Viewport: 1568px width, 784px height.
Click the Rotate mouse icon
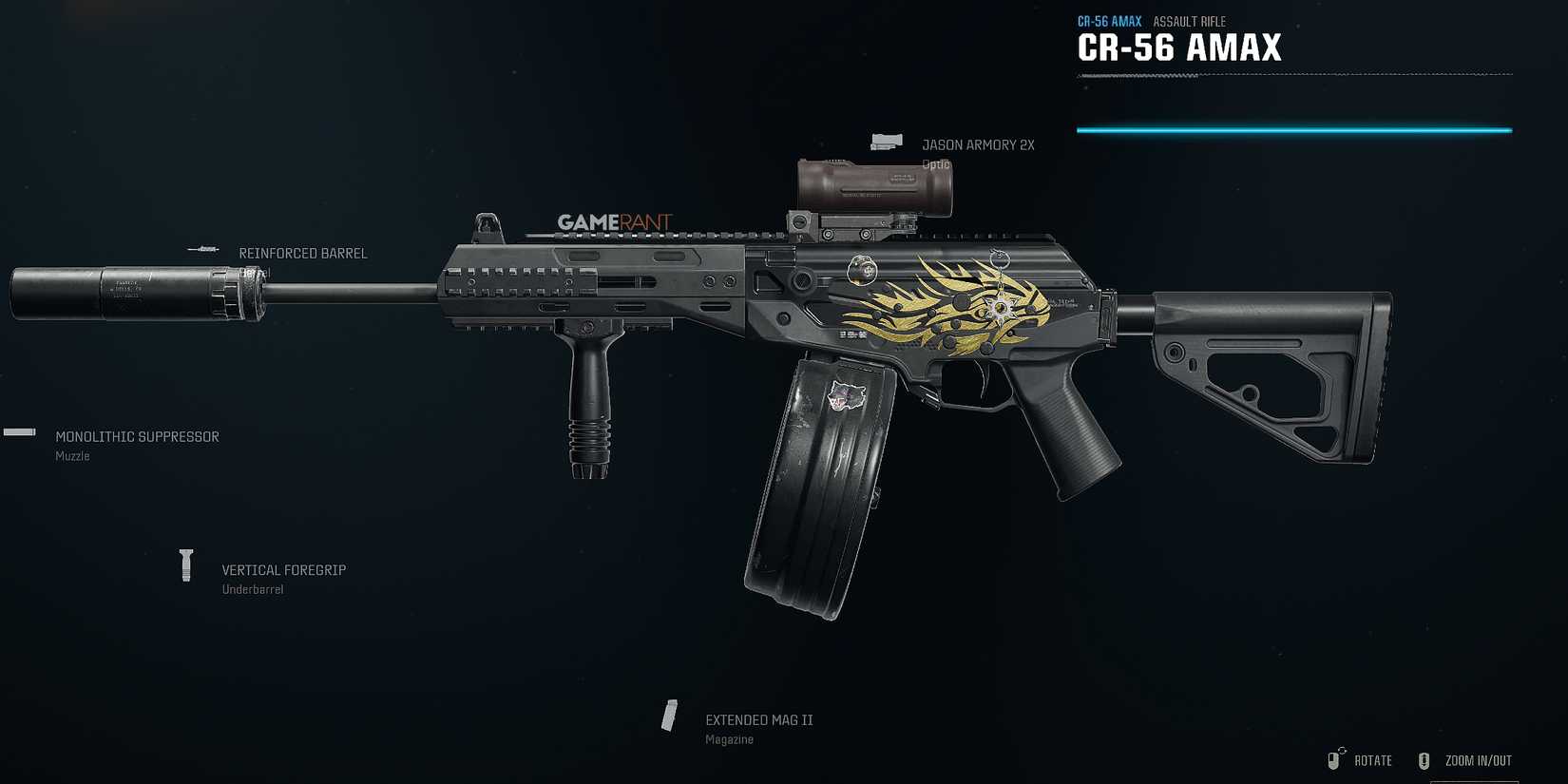[1333, 759]
